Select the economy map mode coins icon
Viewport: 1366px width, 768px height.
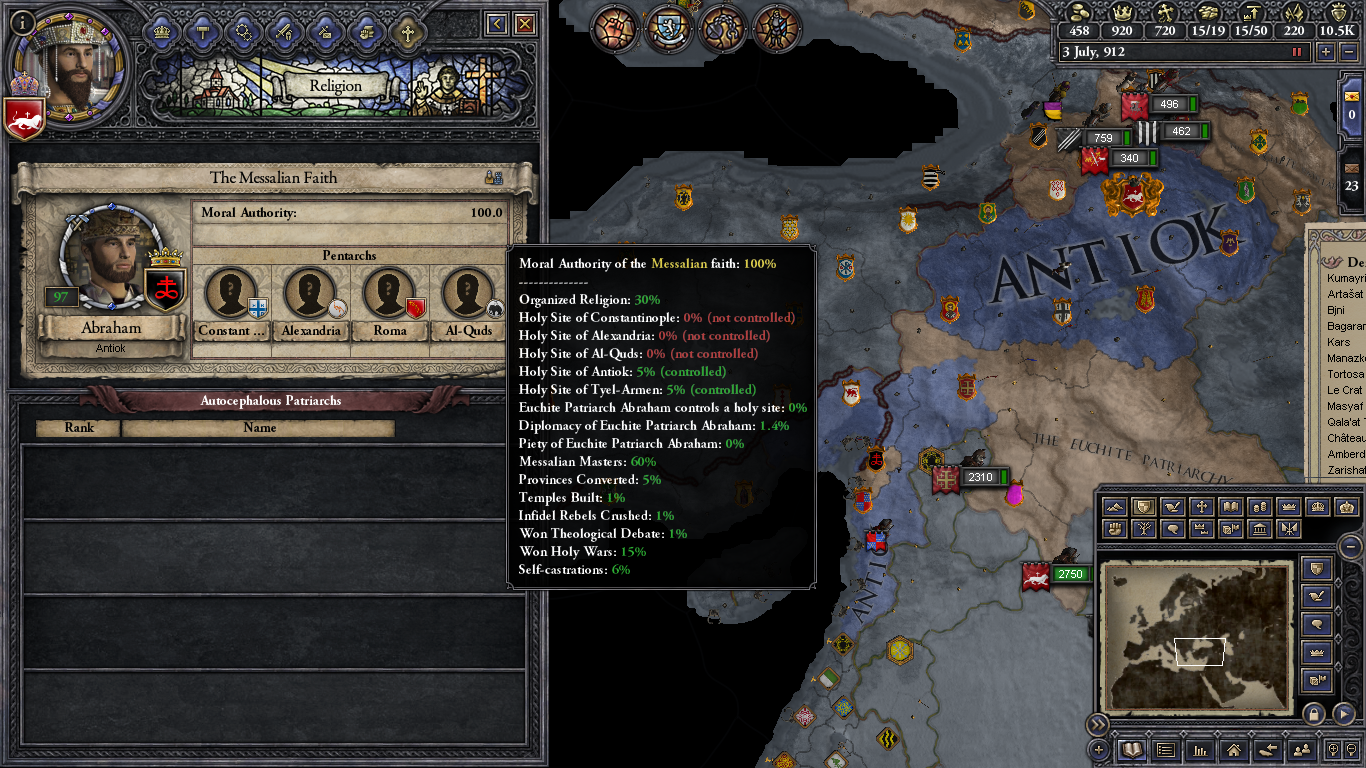[x=1261, y=507]
